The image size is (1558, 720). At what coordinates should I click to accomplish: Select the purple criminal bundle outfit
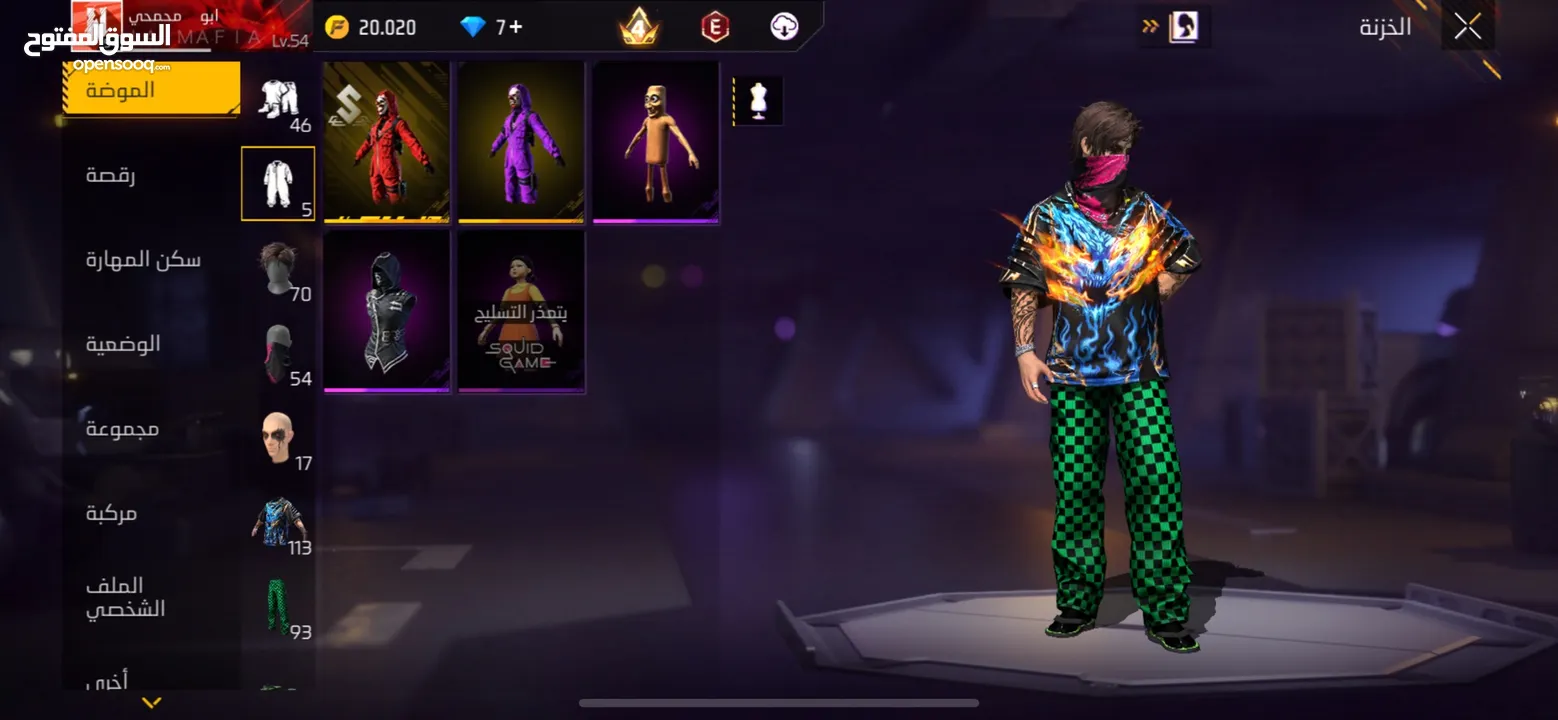click(521, 141)
